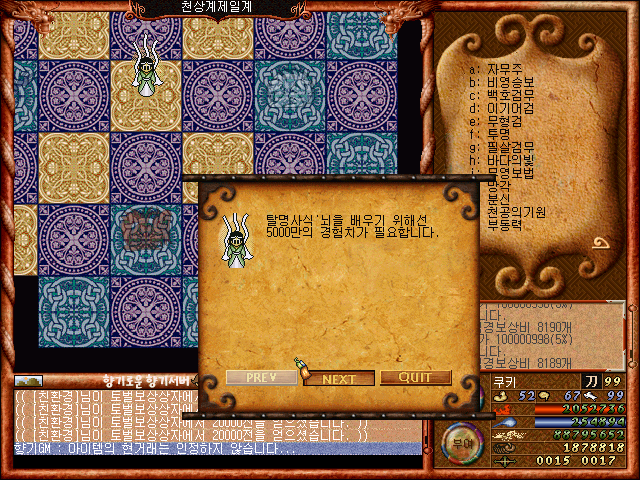This screenshot has width=640, height=480.
Task: Select the 자무주 spell entry
Action: coord(505,68)
